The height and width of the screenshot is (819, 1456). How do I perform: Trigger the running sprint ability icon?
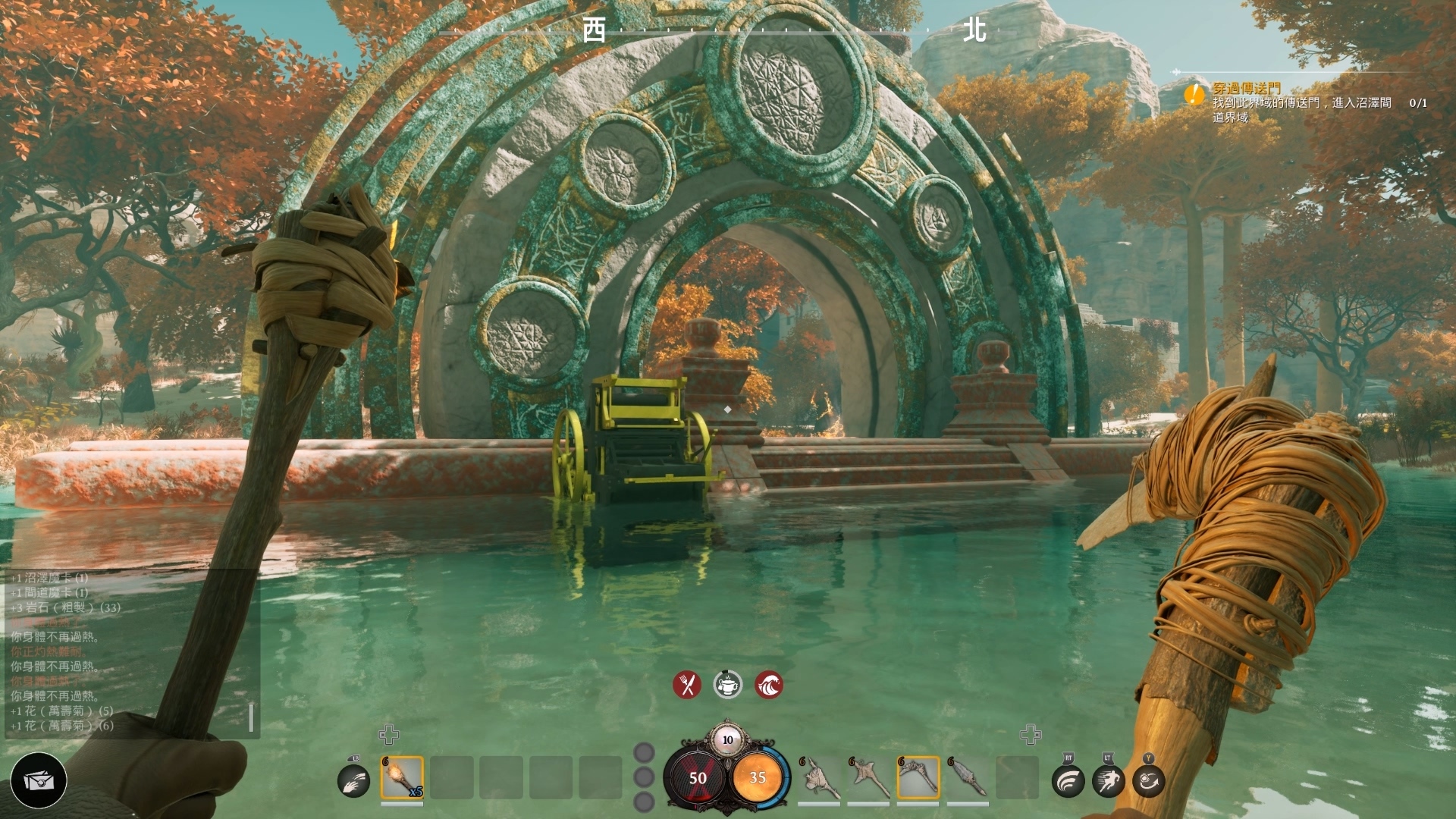(x=1108, y=780)
